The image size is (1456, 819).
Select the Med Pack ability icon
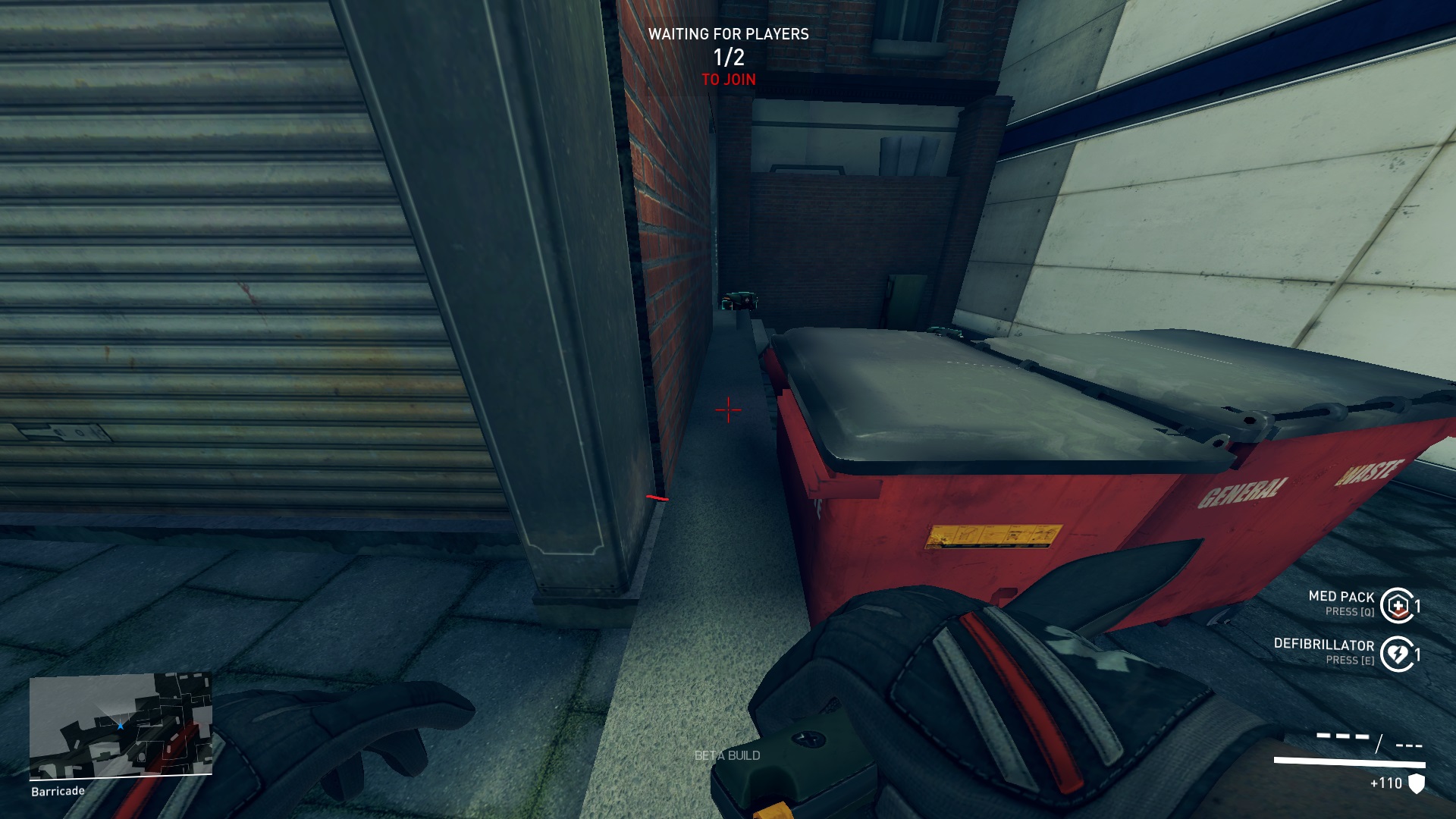tap(1398, 605)
